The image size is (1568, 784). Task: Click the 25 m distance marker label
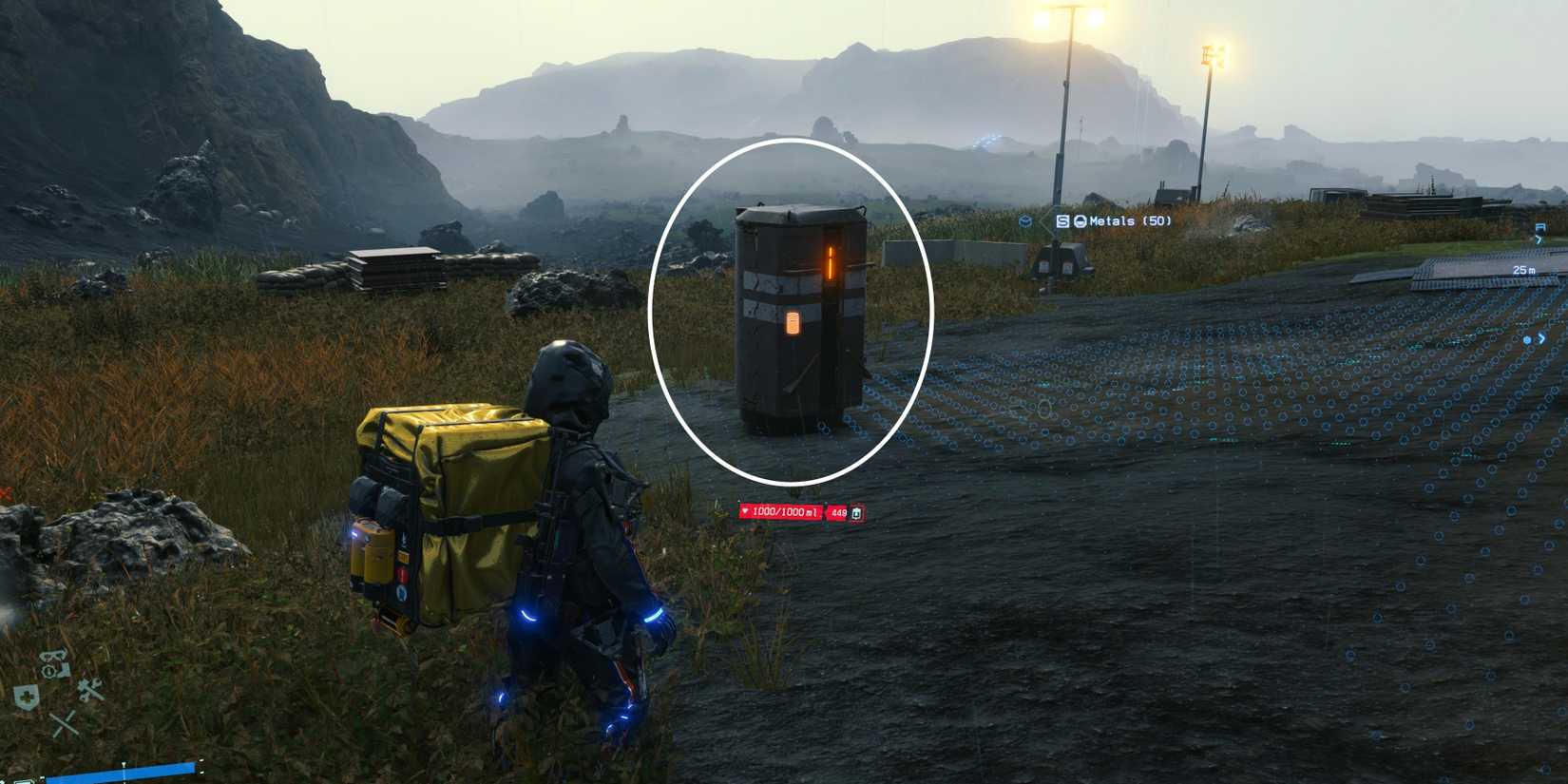1523,270
